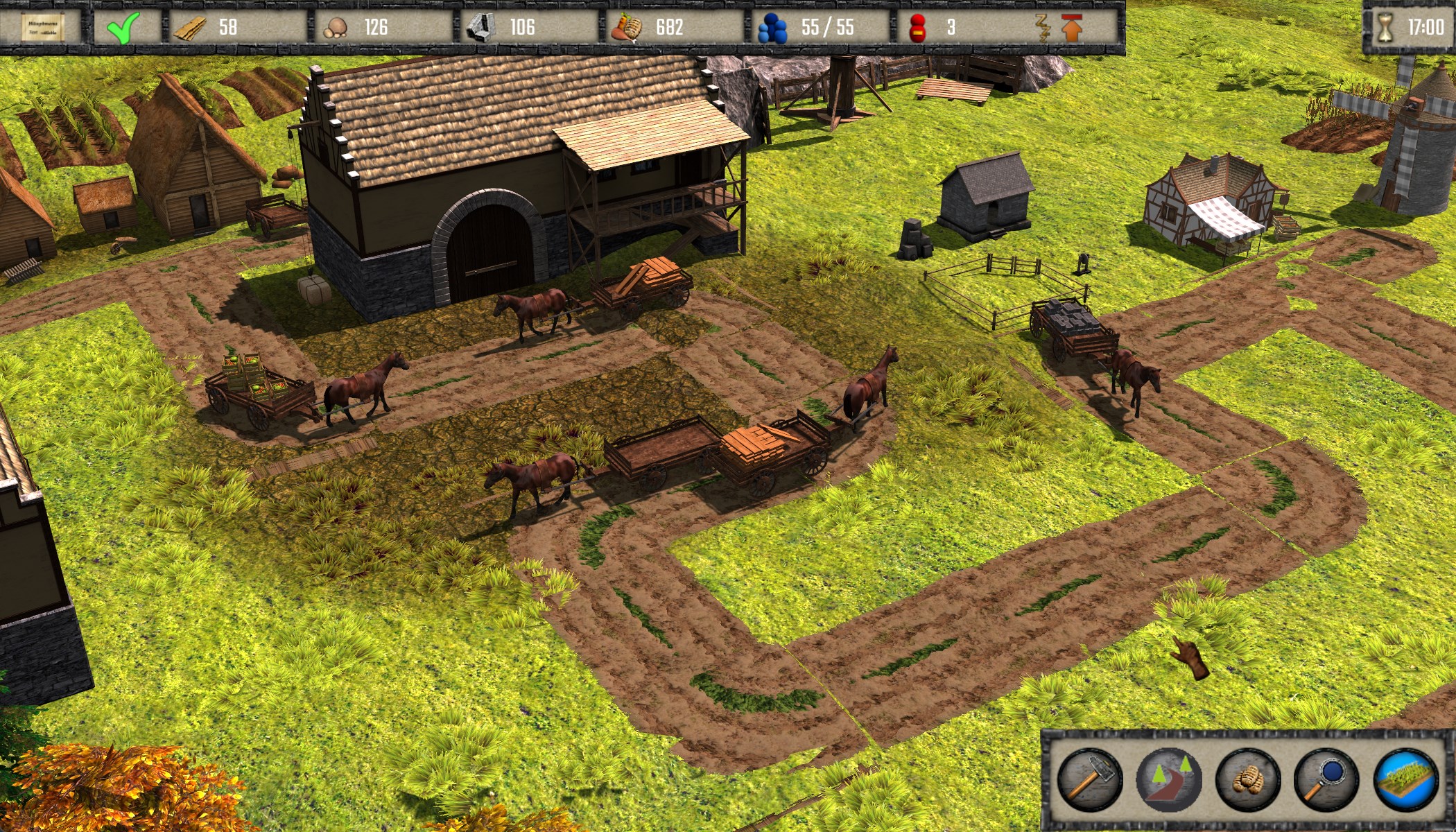Click the orange up-arrow icon

coord(1072,28)
